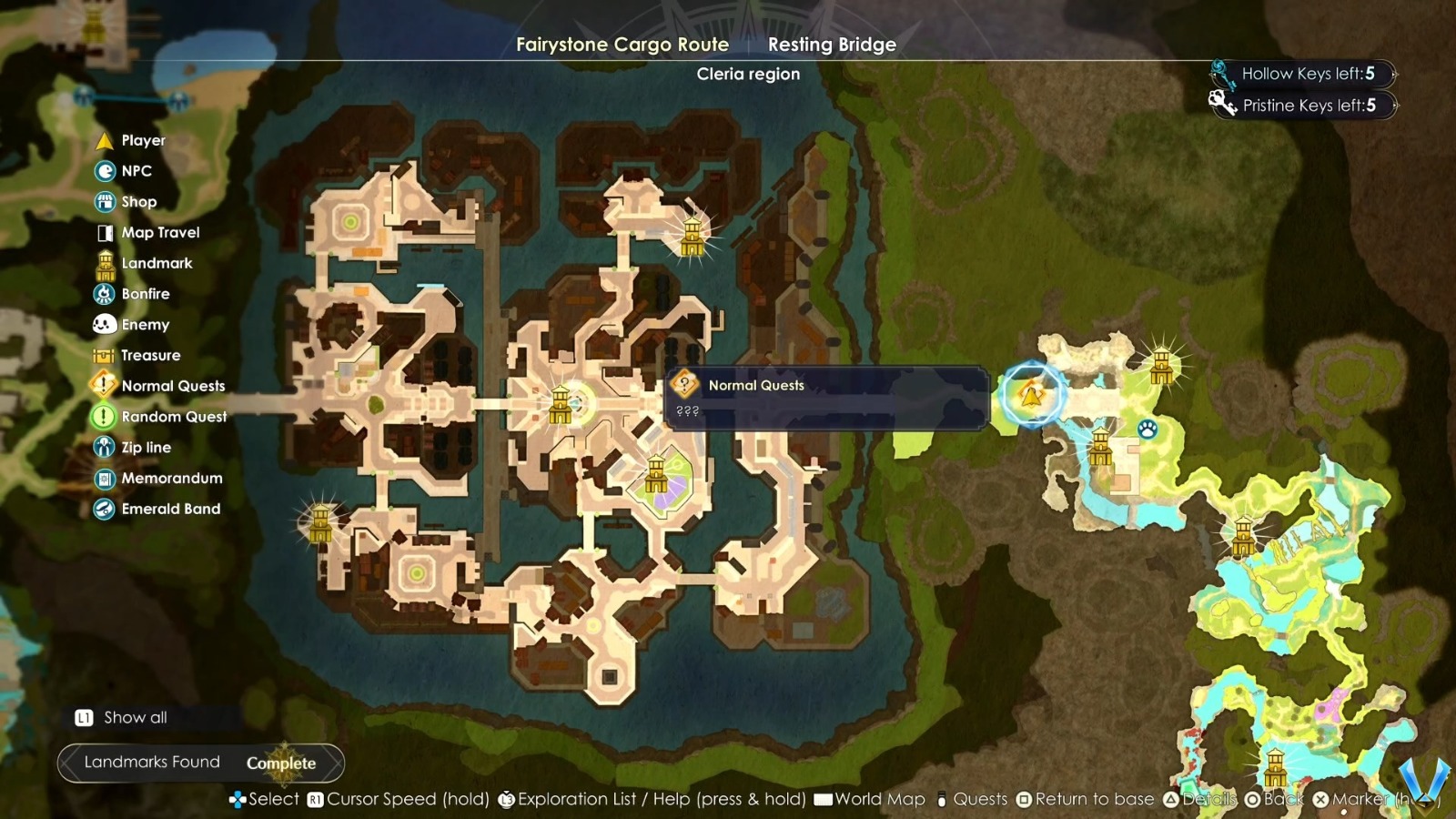Select the ??? entry under Normal Quests
This screenshot has width=1456, height=819.
pyautogui.click(x=690, y=412)
